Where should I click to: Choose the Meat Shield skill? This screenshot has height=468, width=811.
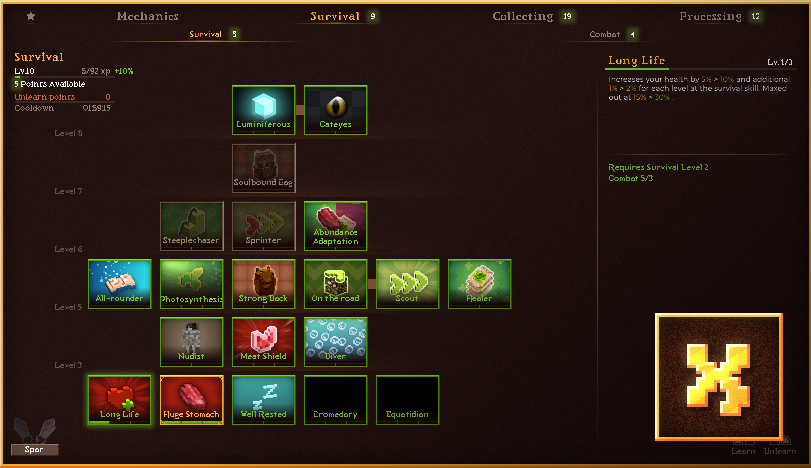coord(263,342)
